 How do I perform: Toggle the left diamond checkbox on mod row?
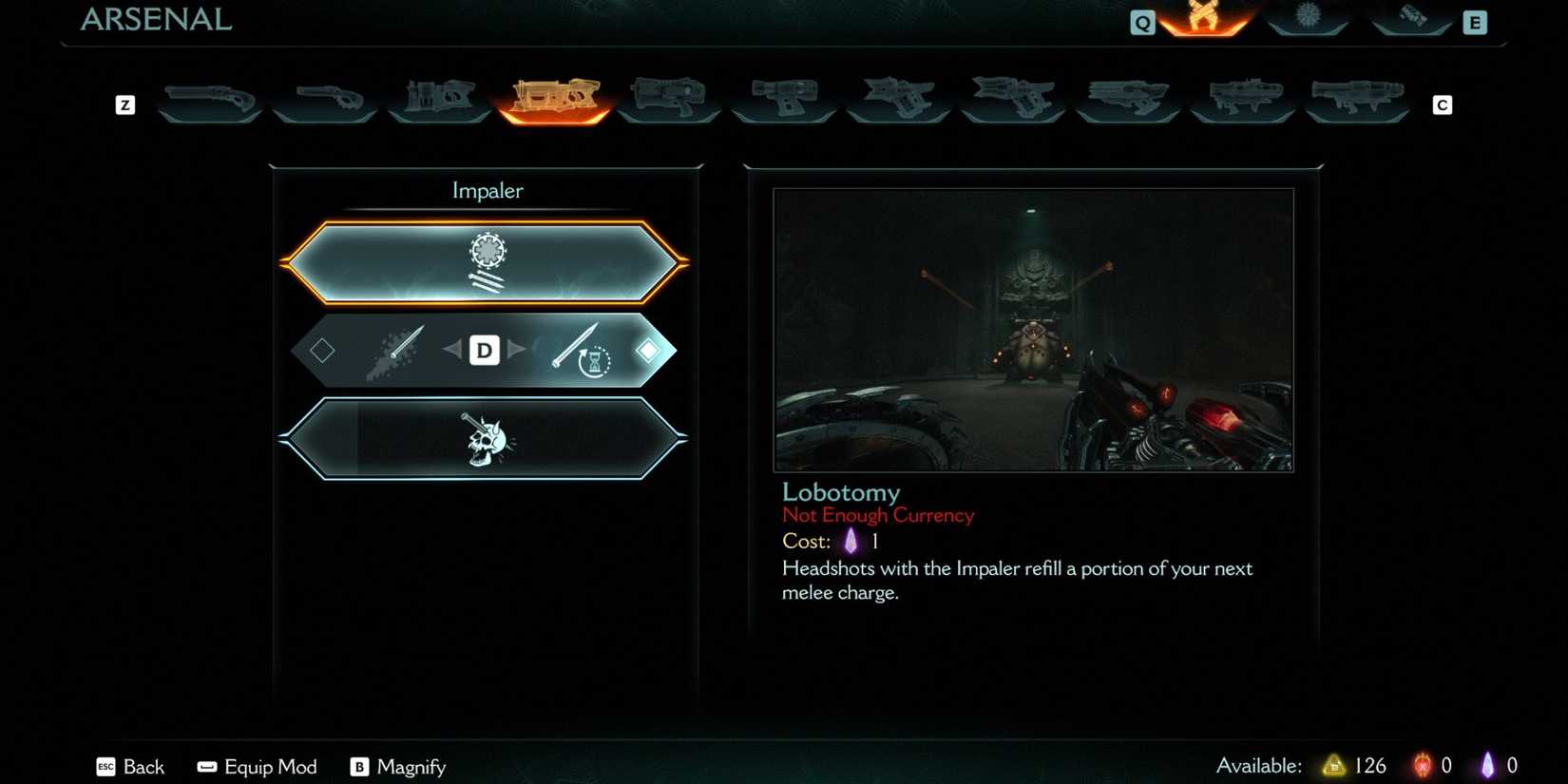click(321, 350)
